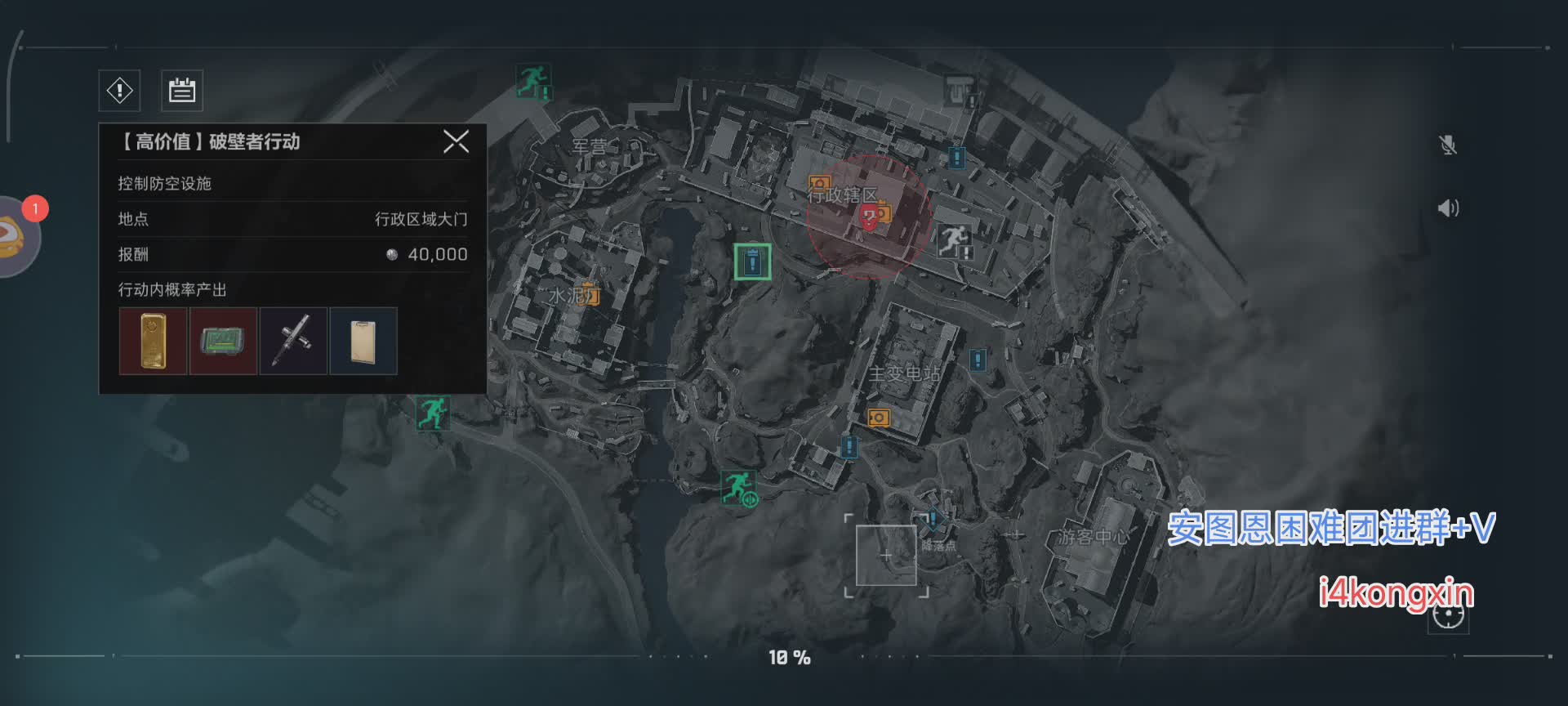1568x706 pixels.
Task: Select the orange marker at 水泥厂
Action: click(x=590, y=294)
